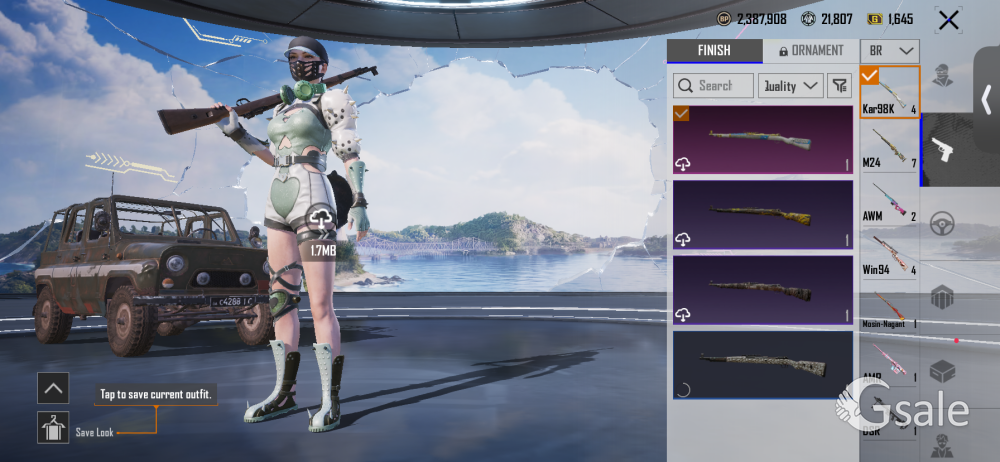Expand the up-arrow panel above Save Look

tap(52, 387)
